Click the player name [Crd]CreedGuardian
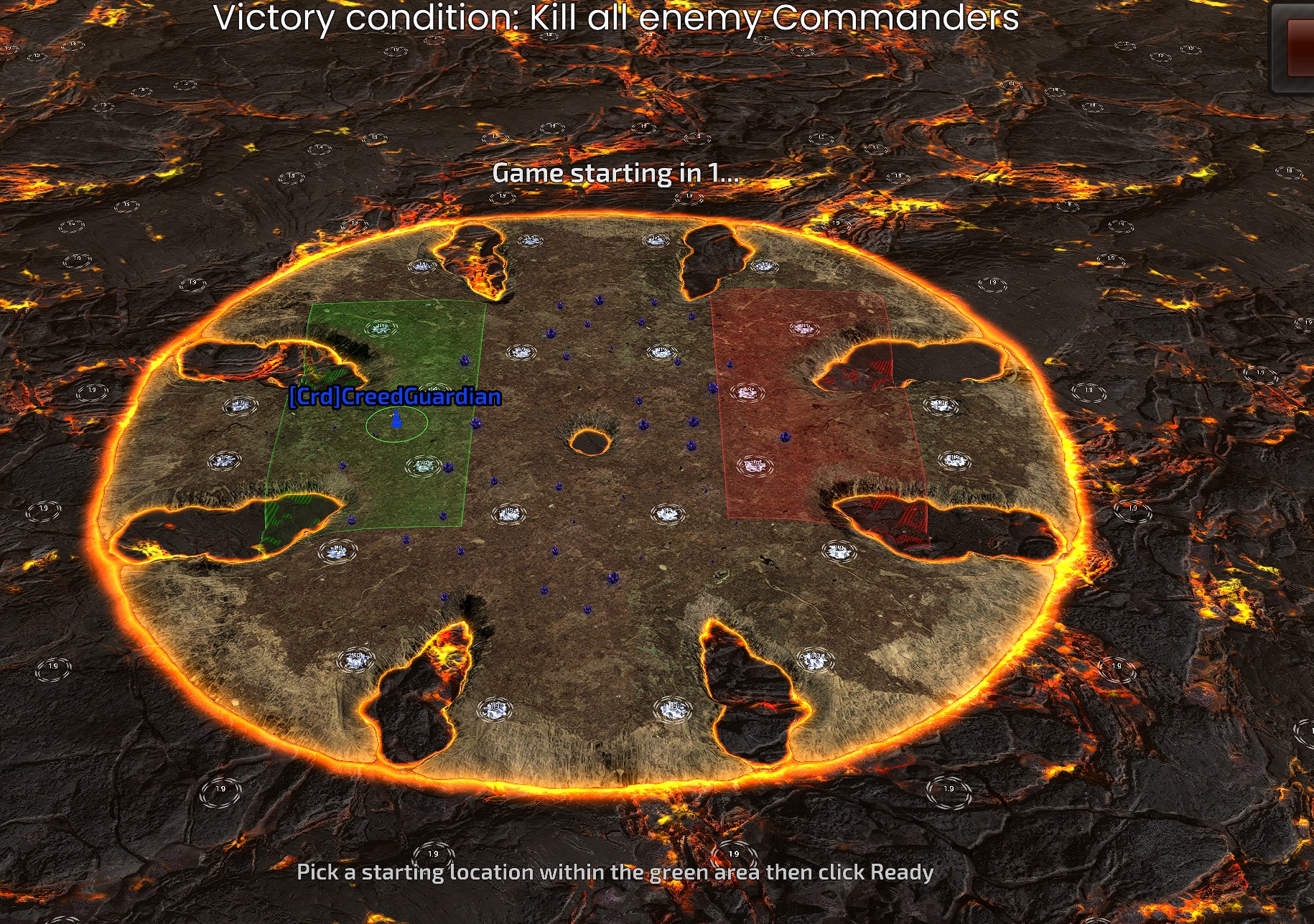The image size is (1314, 924). coord(393,395)
